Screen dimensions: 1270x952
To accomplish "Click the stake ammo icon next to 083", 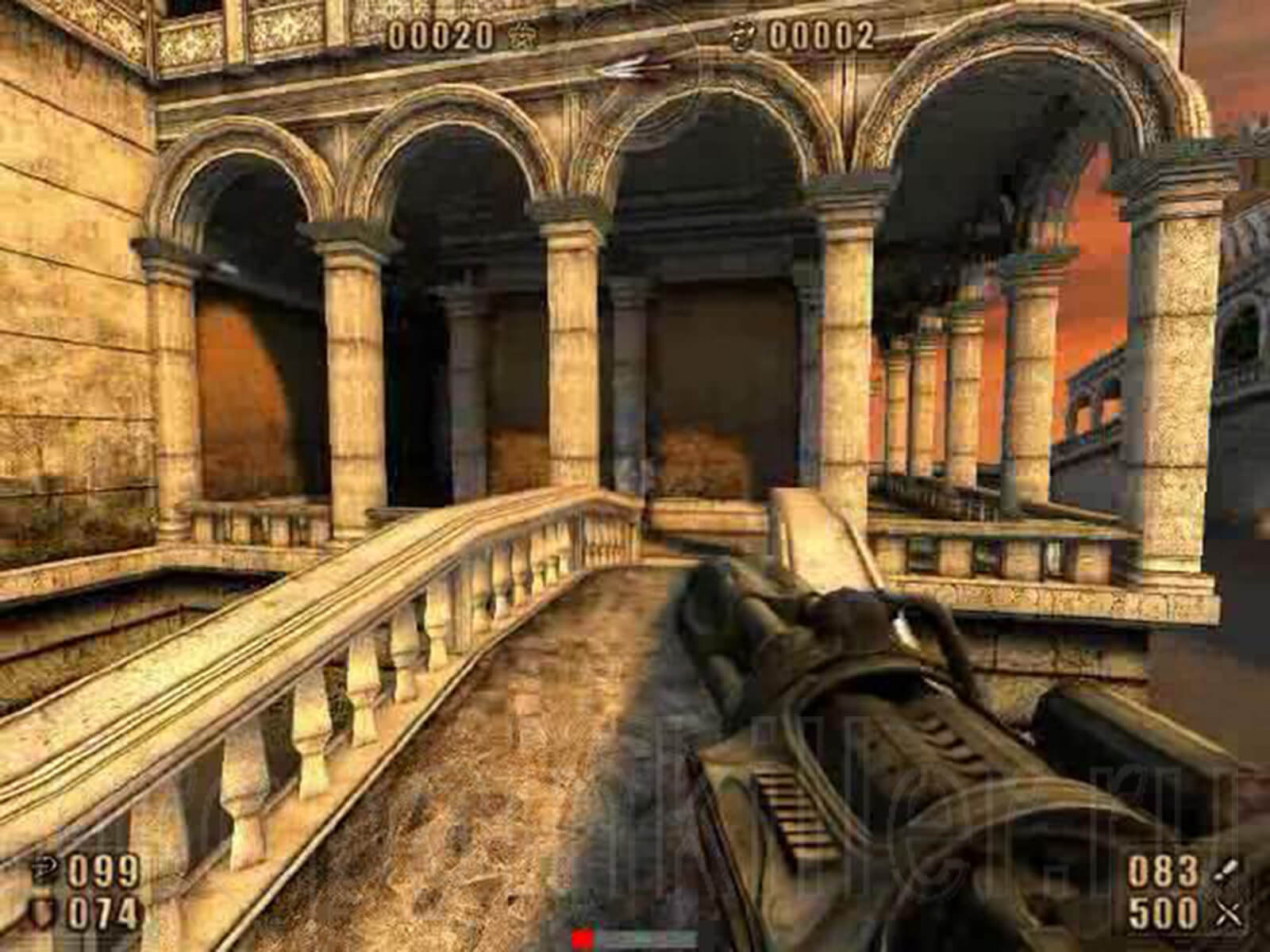I will [1224, 869].
